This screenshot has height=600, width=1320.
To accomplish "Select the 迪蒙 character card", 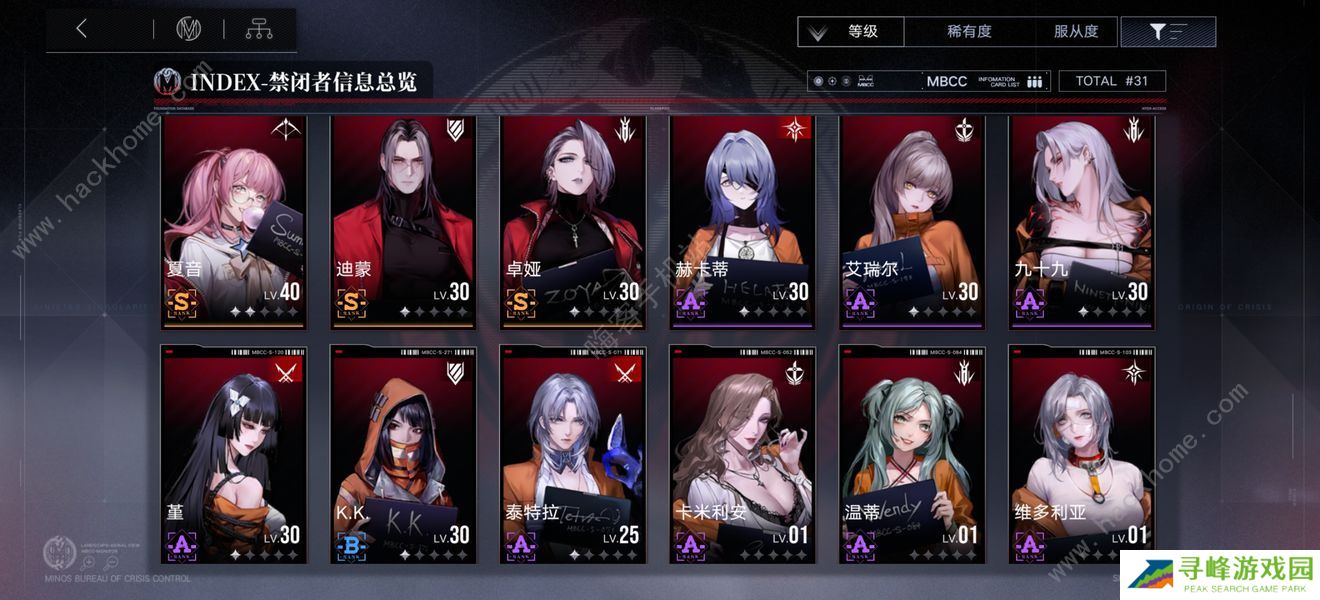I will tap(403, 222).
